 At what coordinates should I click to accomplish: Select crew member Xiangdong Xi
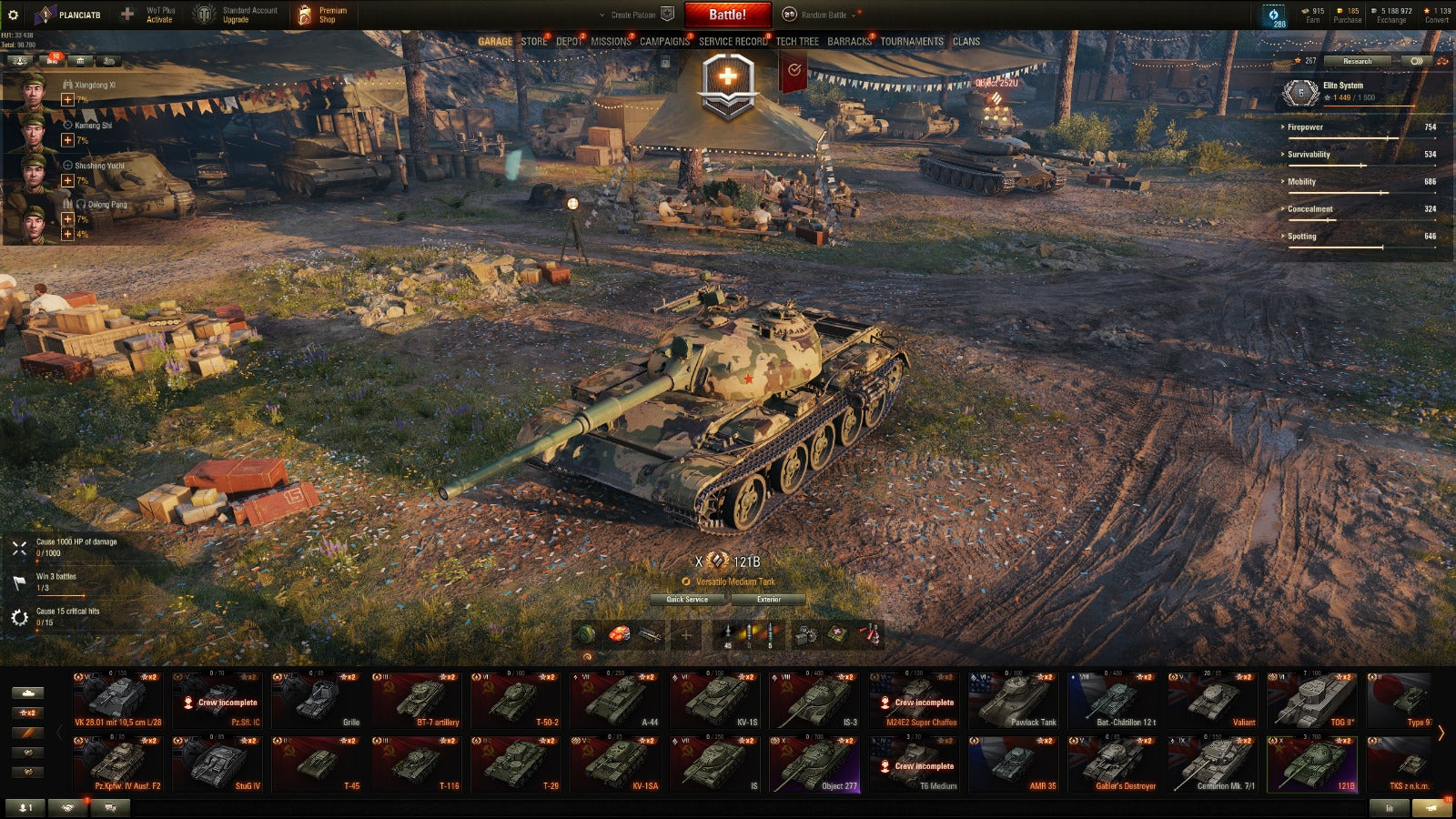tap(95, 85)
